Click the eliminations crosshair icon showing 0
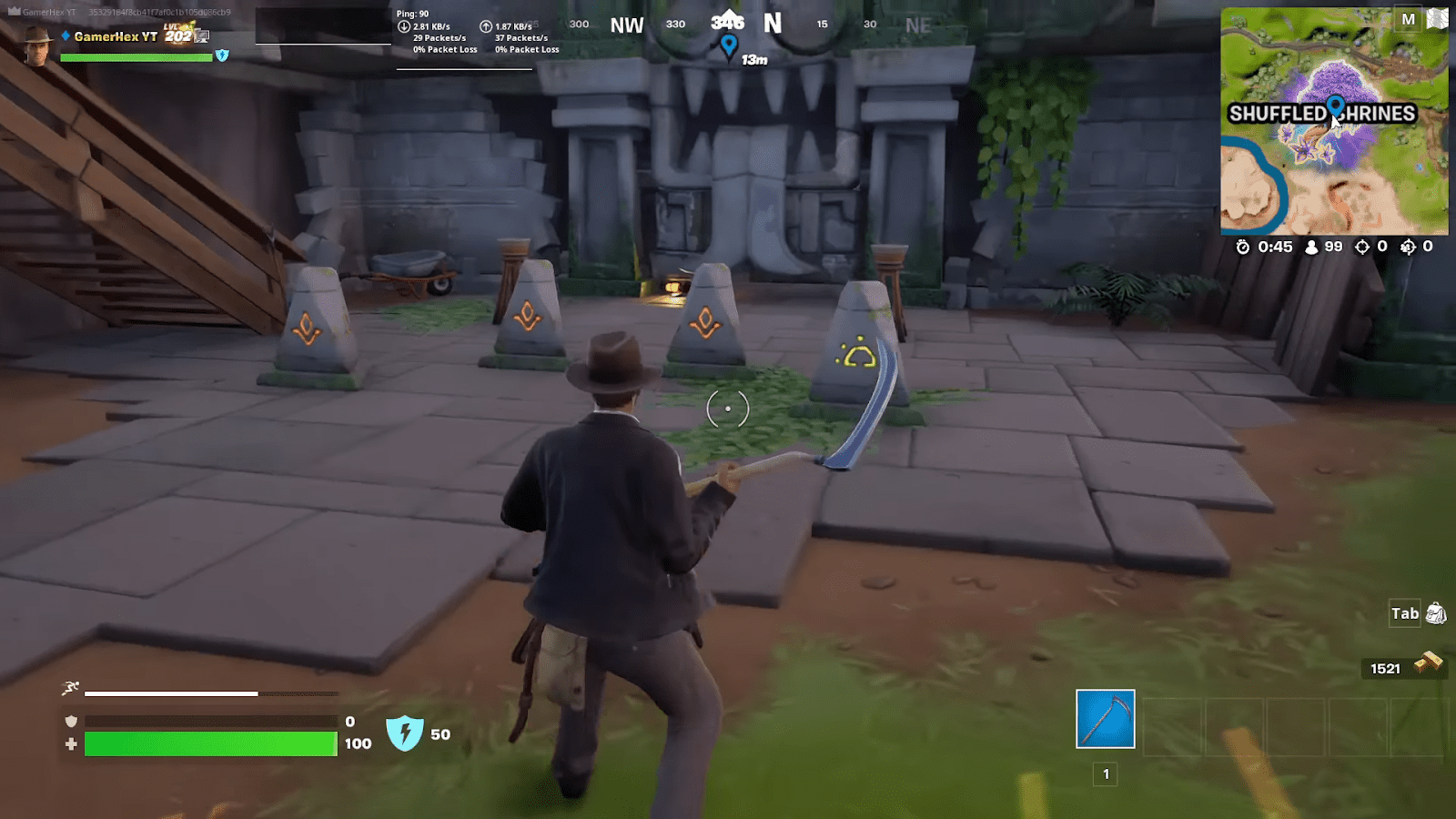 tap(1363, 247)
